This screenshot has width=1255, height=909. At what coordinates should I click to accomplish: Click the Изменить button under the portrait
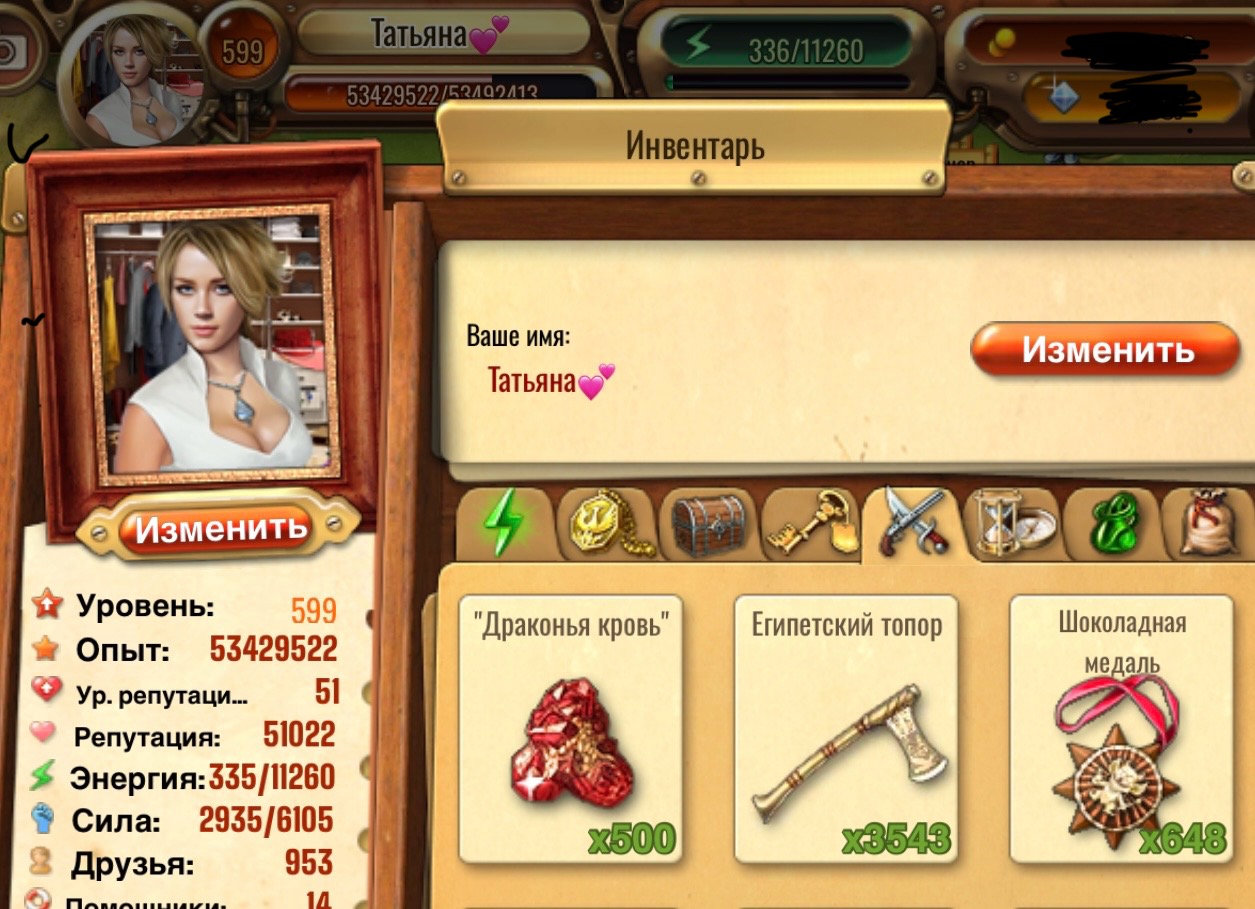click(x=220, y=528)
